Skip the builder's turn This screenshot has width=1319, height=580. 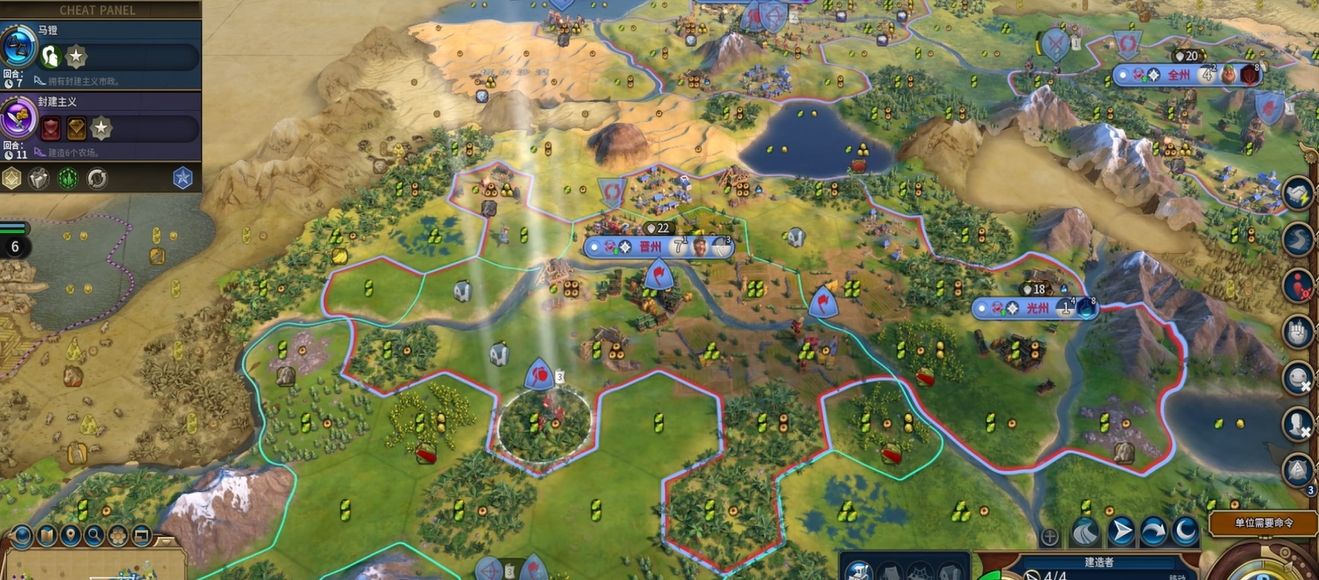(1153, 531)
